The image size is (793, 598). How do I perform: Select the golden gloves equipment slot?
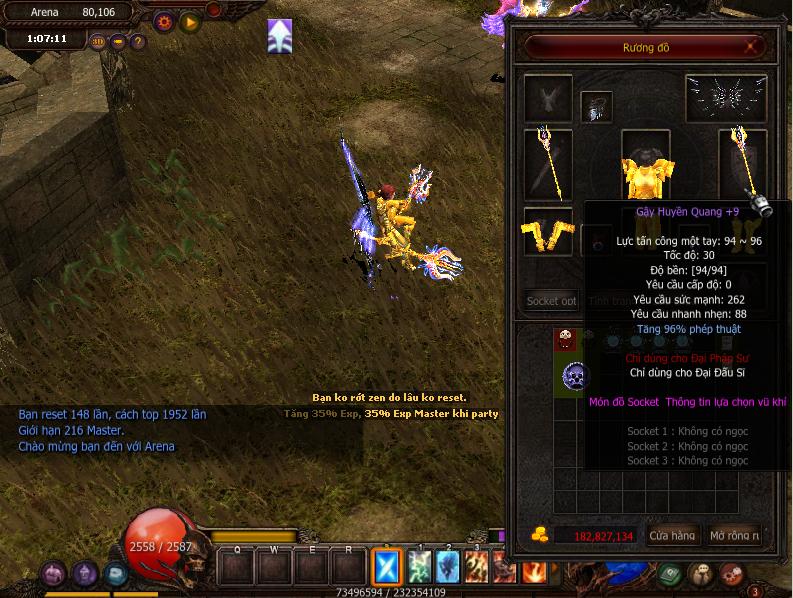(547, 231)
